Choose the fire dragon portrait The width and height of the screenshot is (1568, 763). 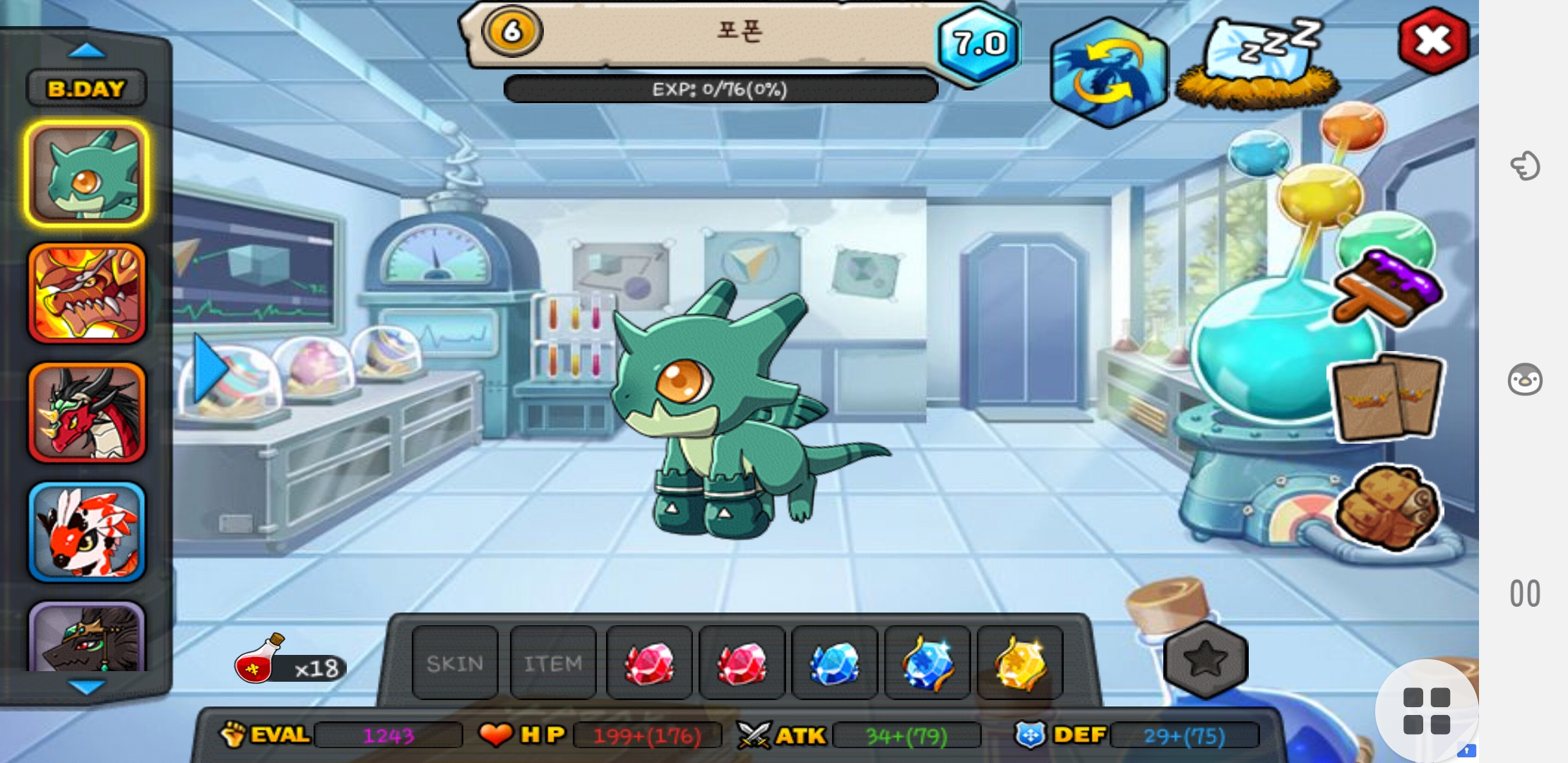click(x=87, y=293)
